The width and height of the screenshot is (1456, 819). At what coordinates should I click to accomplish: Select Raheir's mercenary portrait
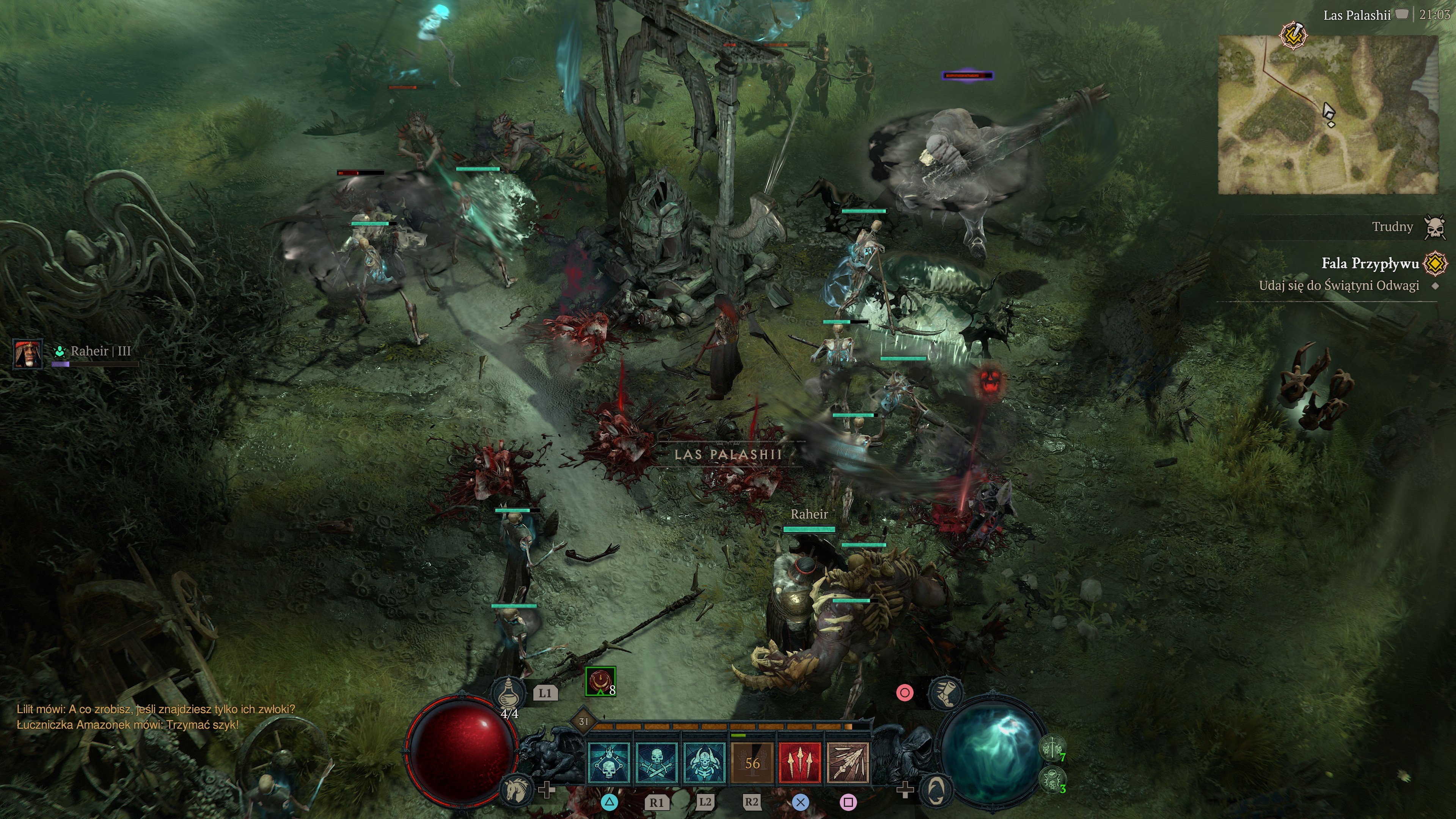pos(28,354)
